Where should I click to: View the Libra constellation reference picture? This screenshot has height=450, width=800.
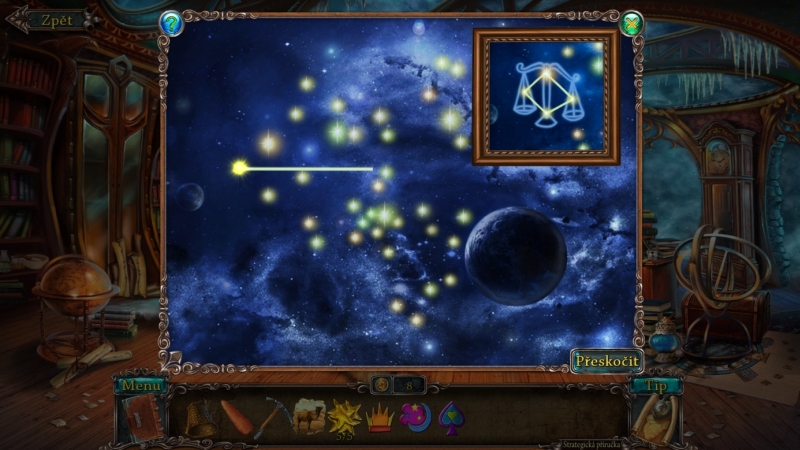(546, 96)
